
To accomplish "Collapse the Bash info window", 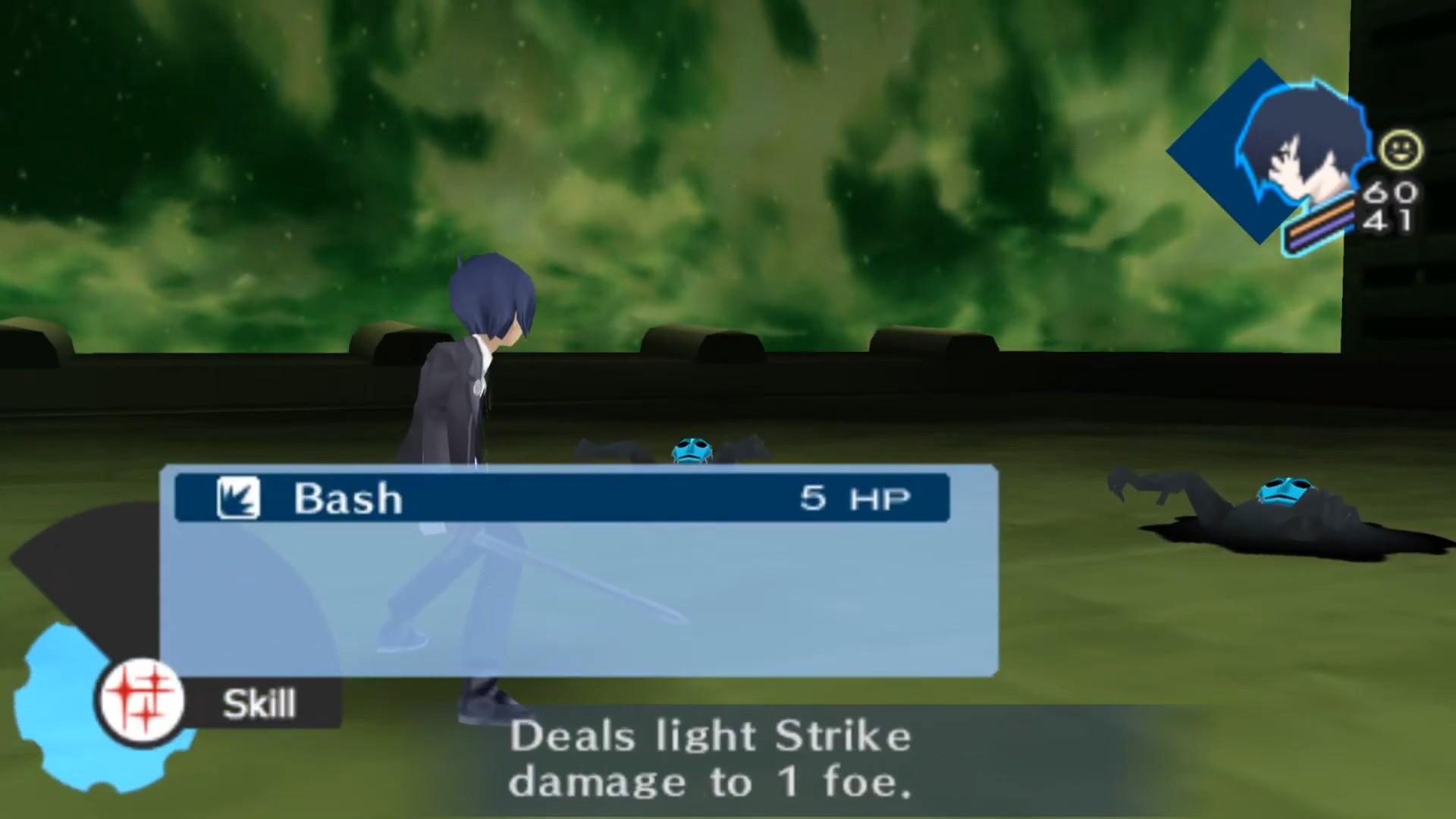I will 561,498.
